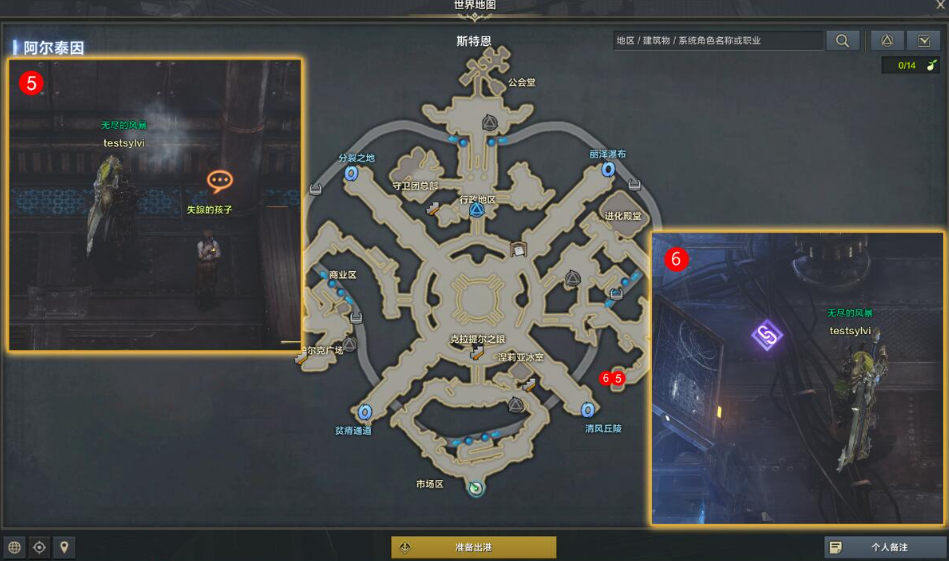
Task: Click the magnifying glass search button
Action: tap(842, 41)
